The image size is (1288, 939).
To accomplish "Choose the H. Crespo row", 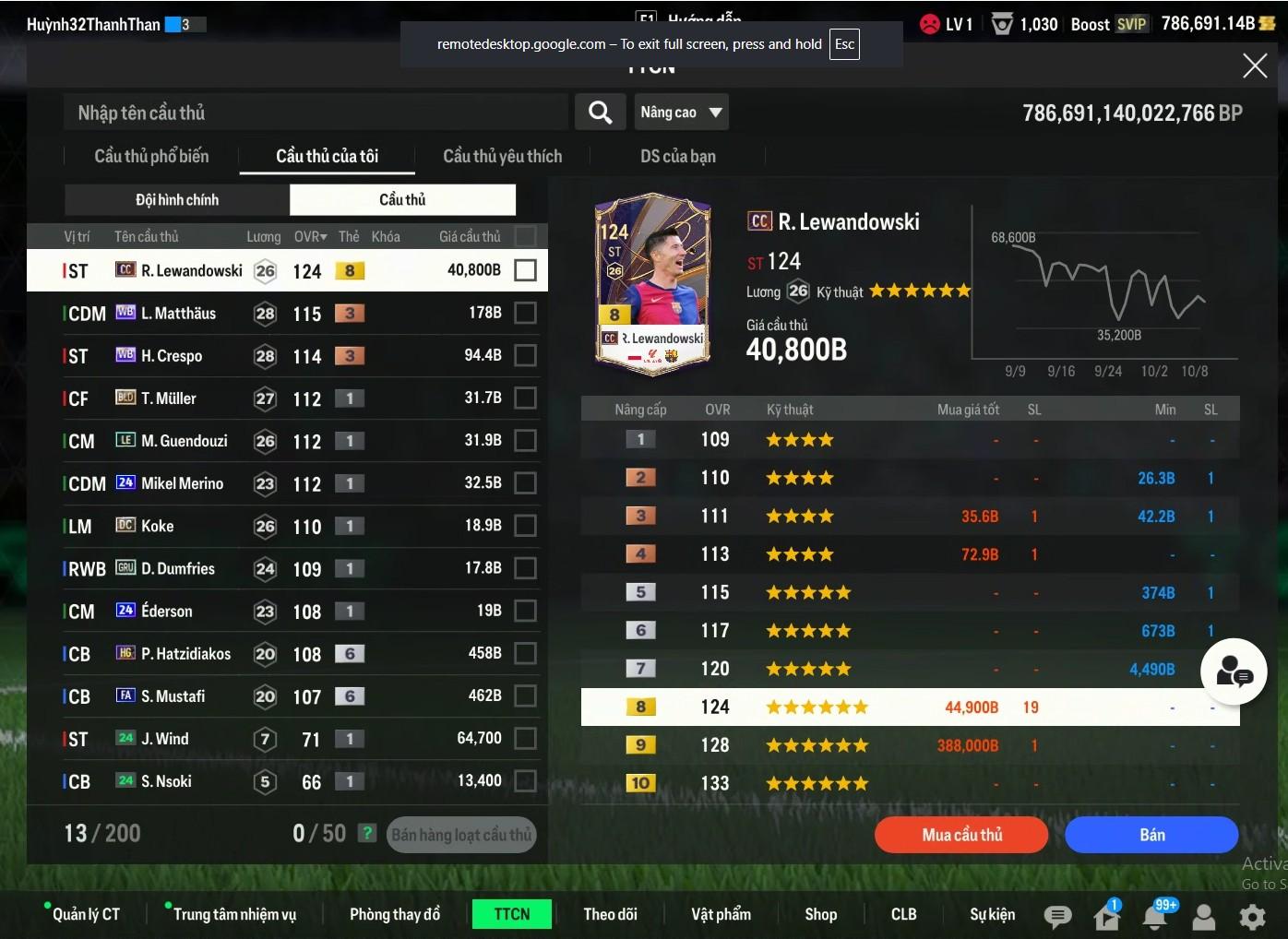I will click(x=172, y=356).
